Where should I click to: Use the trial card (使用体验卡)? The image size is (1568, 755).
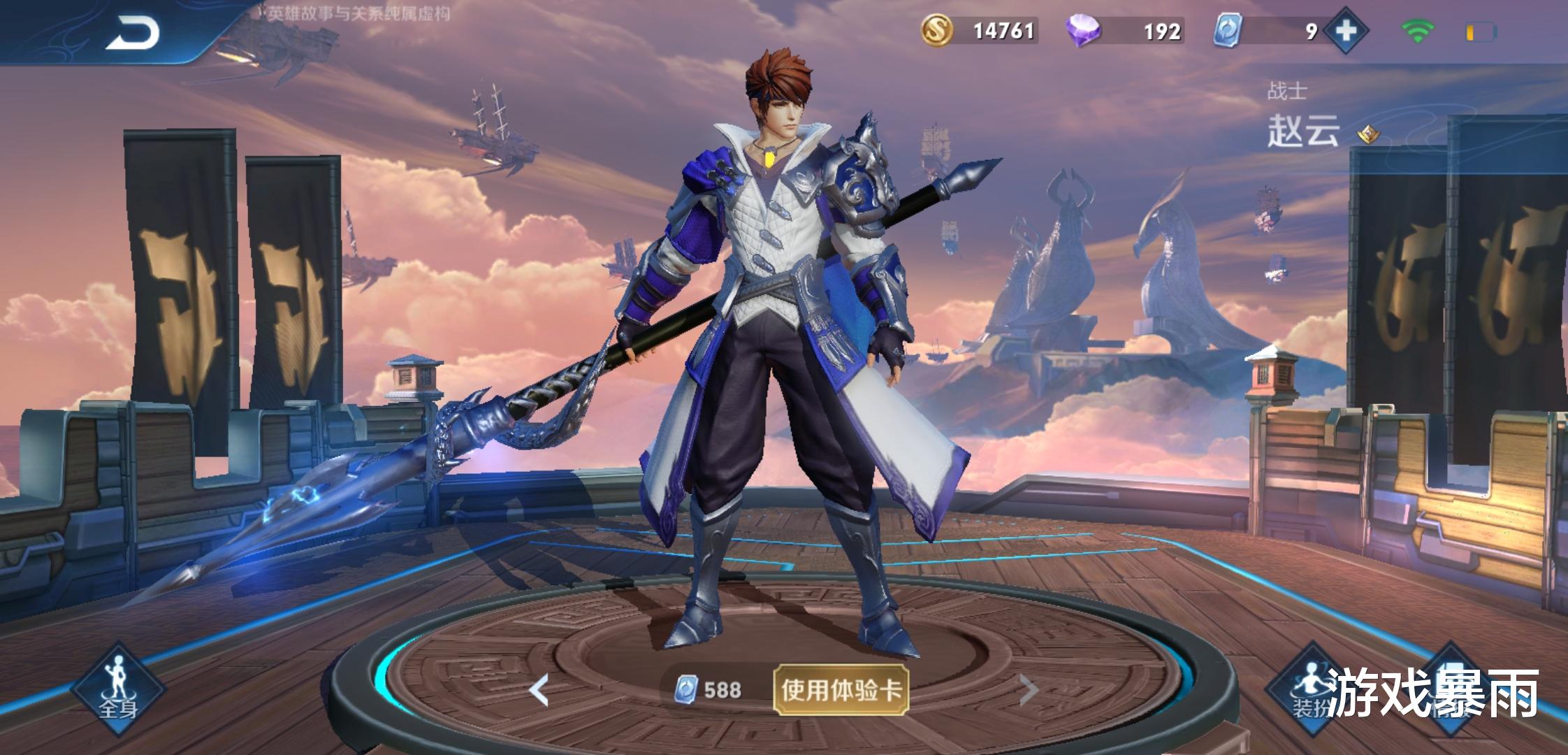point(841,690)
